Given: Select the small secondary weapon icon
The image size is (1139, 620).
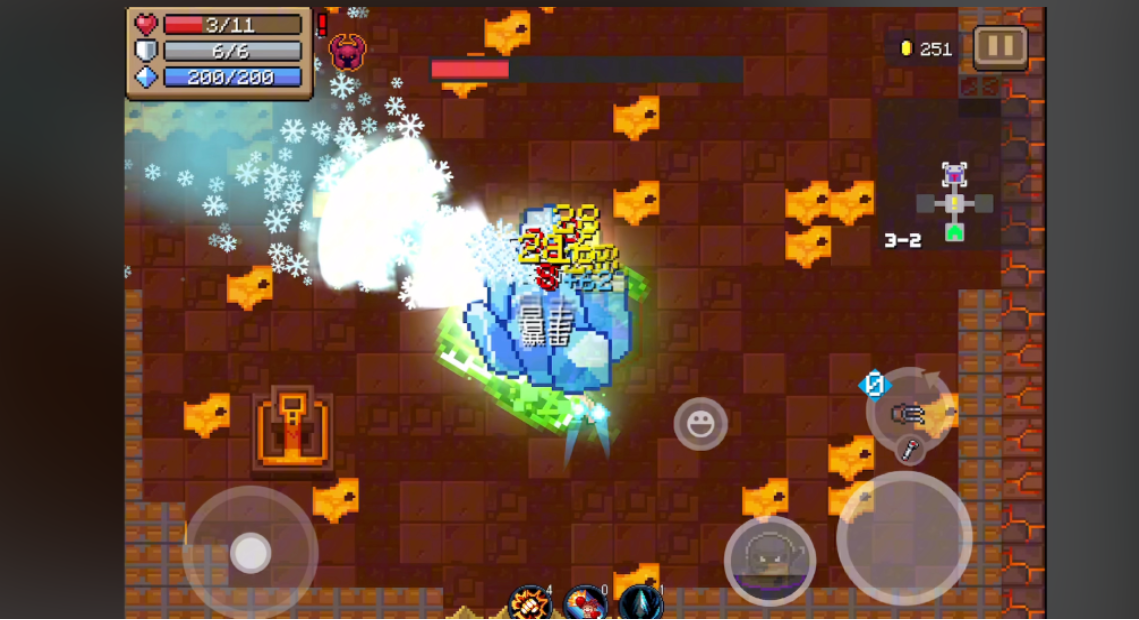Looking at the screenshot, I should pos(909,449).
